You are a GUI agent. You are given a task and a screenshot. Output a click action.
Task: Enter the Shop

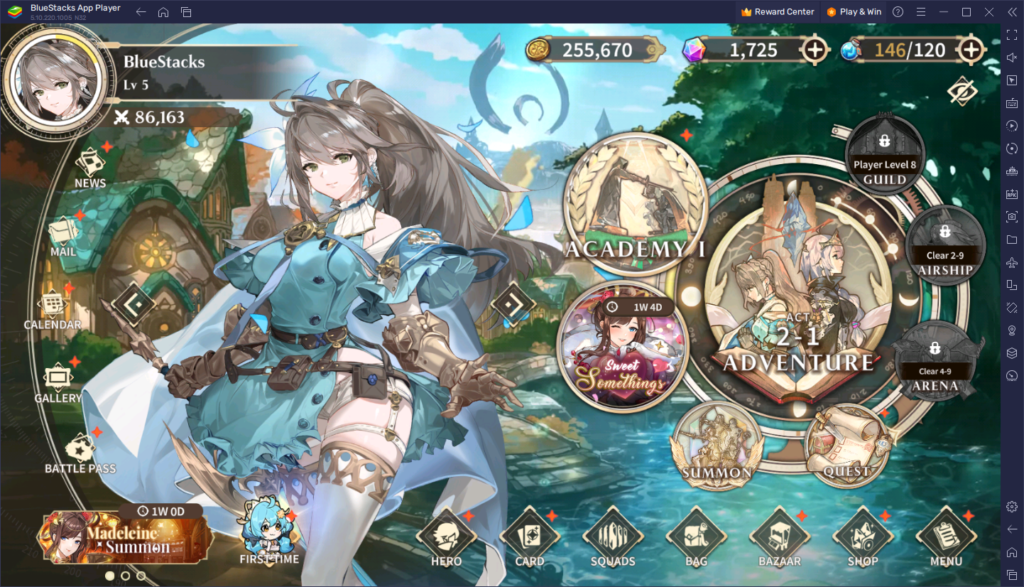point(862,537)
